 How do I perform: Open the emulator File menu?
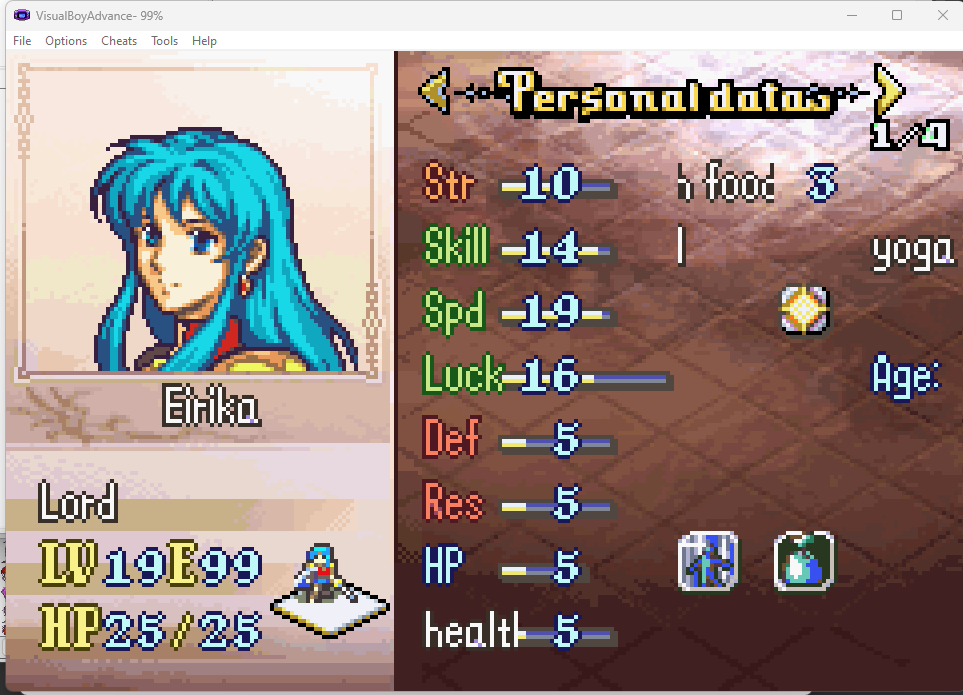pyautogui.click(x=22, y=41)
